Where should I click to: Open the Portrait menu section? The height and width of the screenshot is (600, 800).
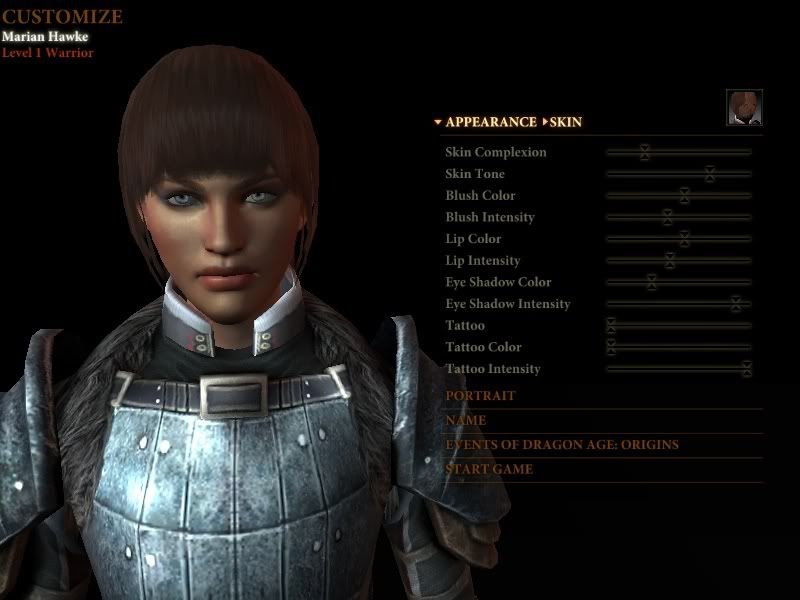pyautogui.click(x=481, y=396)
